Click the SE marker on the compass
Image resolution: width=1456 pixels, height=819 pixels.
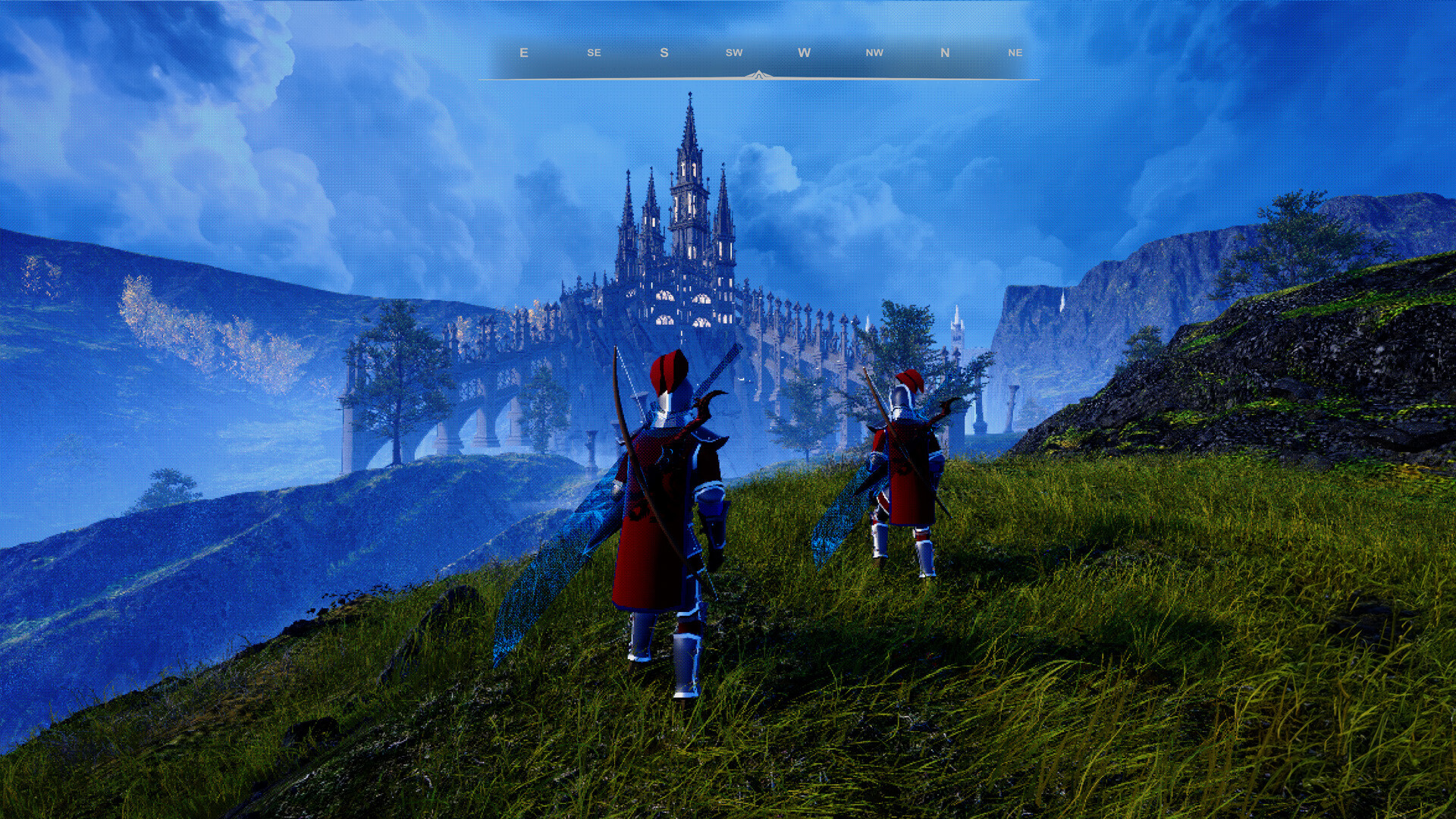point(593,53)
